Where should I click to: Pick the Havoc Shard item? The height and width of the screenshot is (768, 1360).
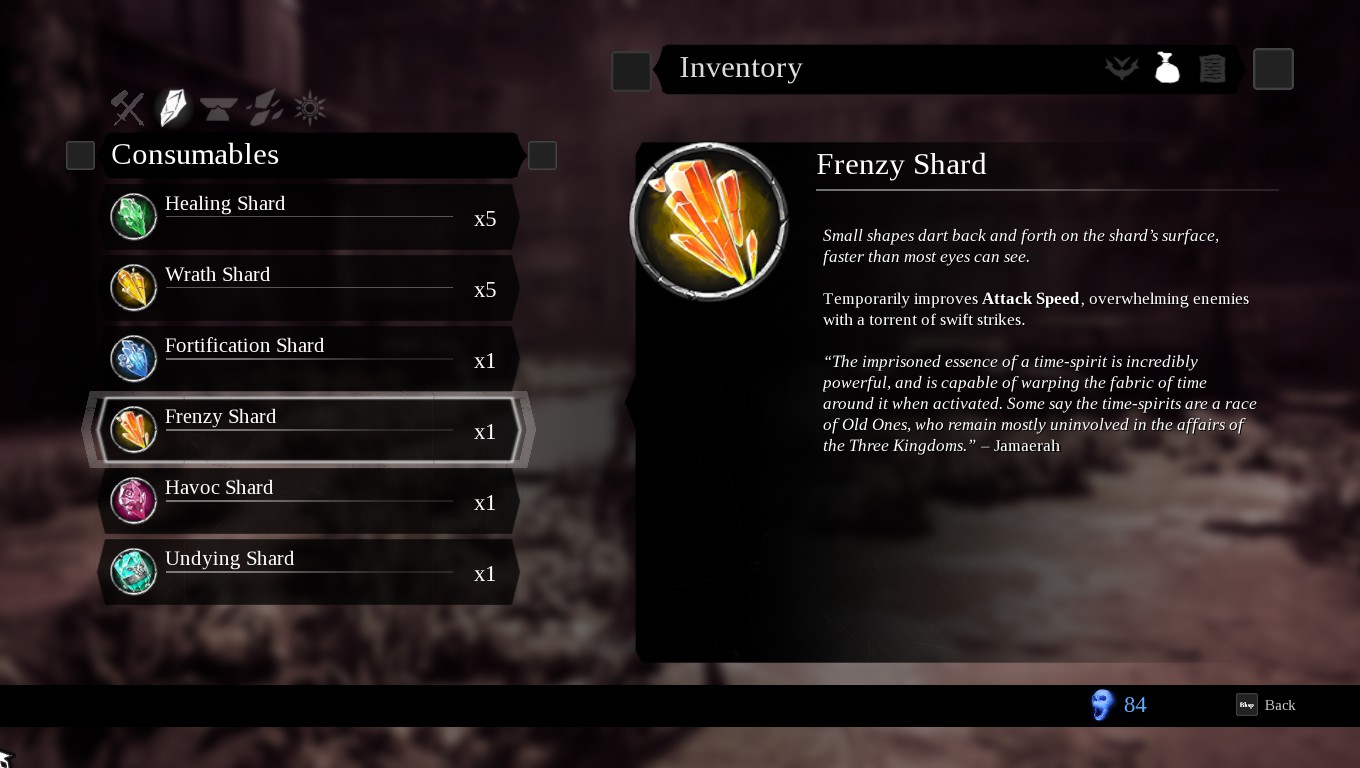pos(310,501)
